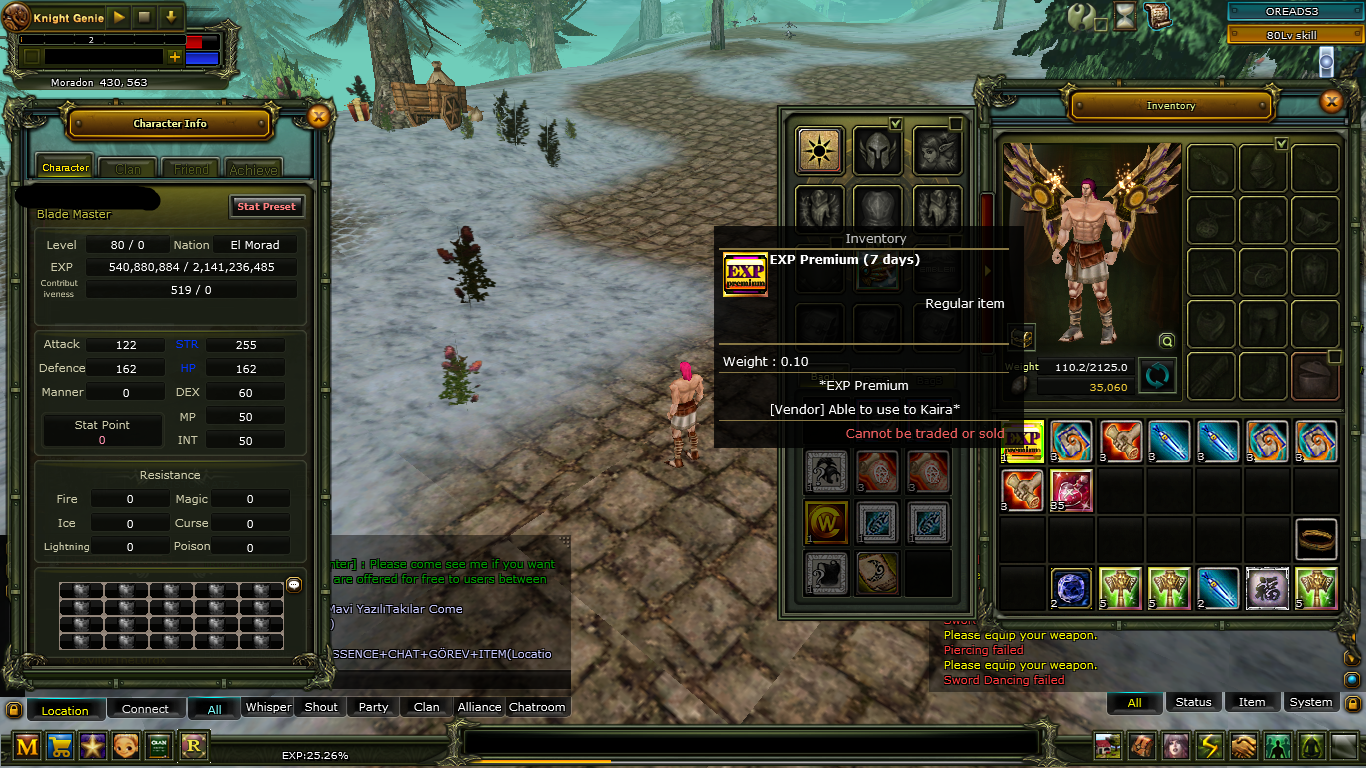Select the lightning skill icon bottom right
The height and width of the screenshot is (768, 1366).
(1209, 746)
